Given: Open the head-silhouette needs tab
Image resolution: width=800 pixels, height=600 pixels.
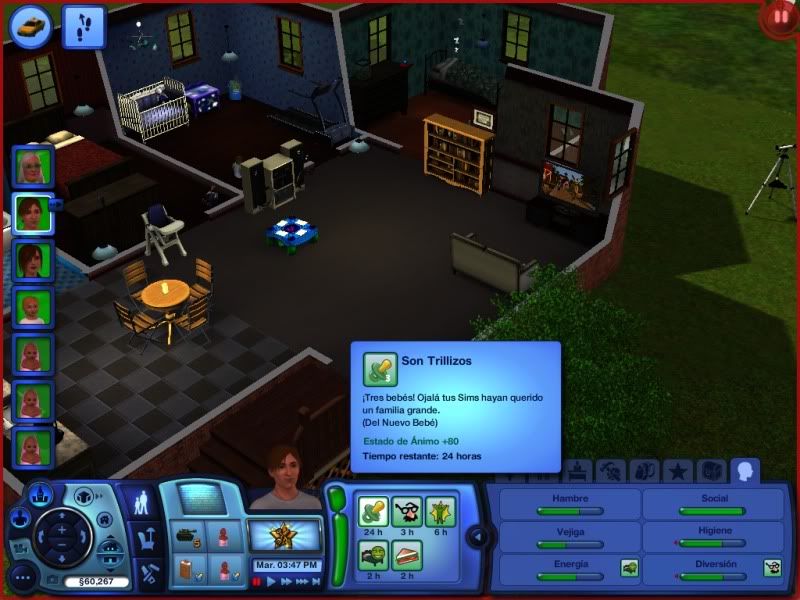Looking at the screenshot, I should point(745,470).
